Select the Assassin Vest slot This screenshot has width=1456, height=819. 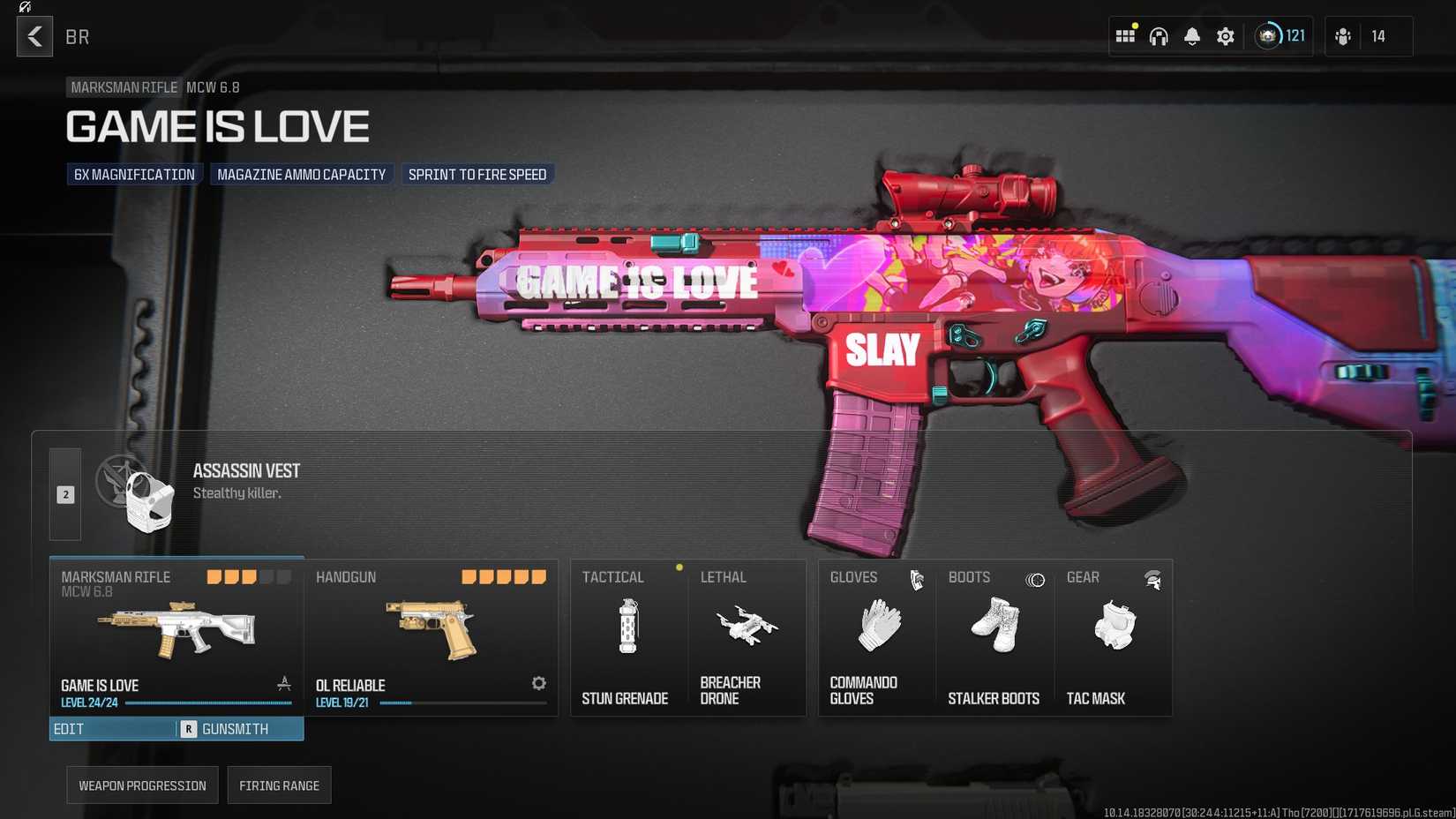point(247,481)
